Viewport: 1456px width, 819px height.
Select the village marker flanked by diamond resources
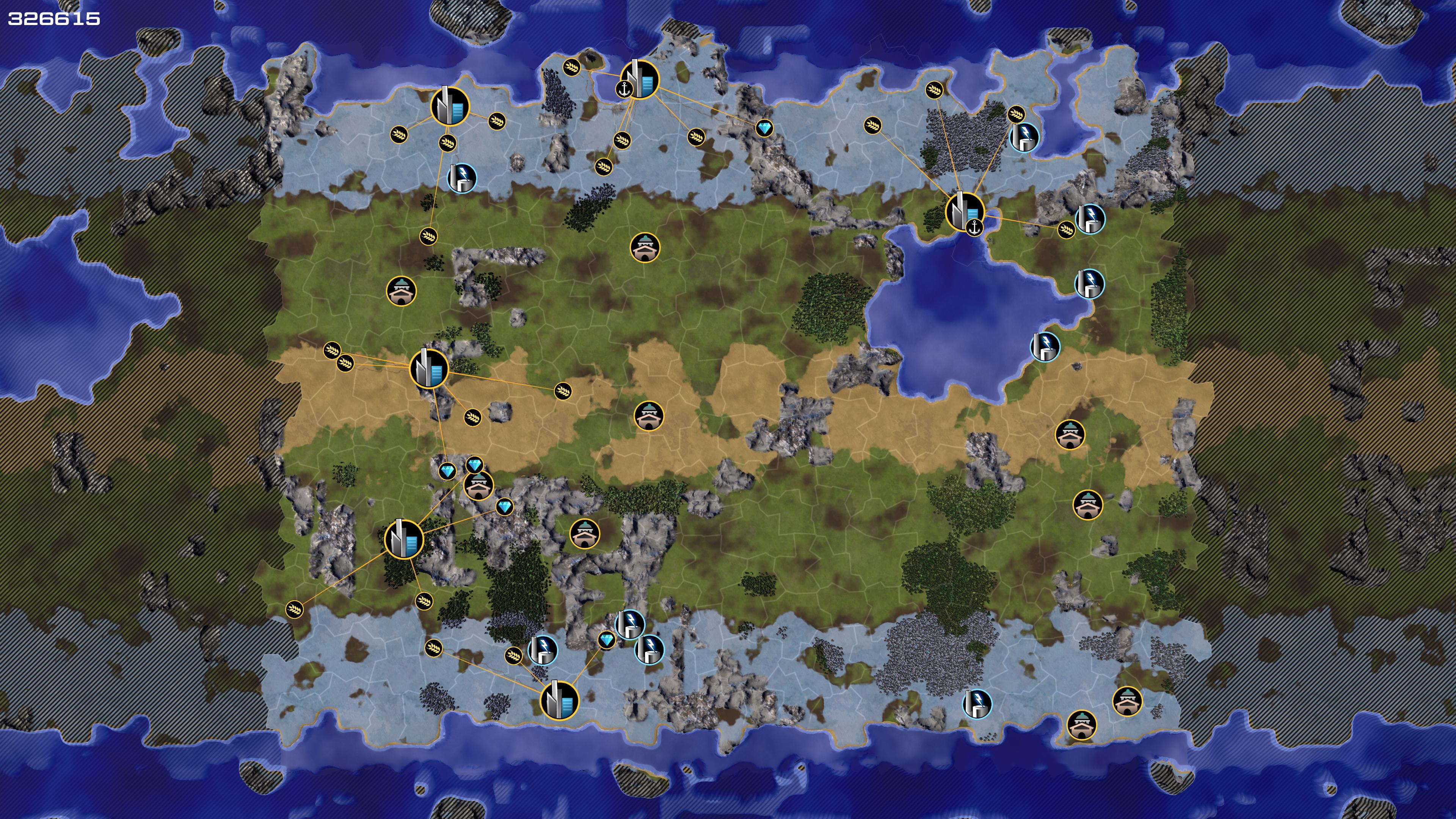pos(478,486)
